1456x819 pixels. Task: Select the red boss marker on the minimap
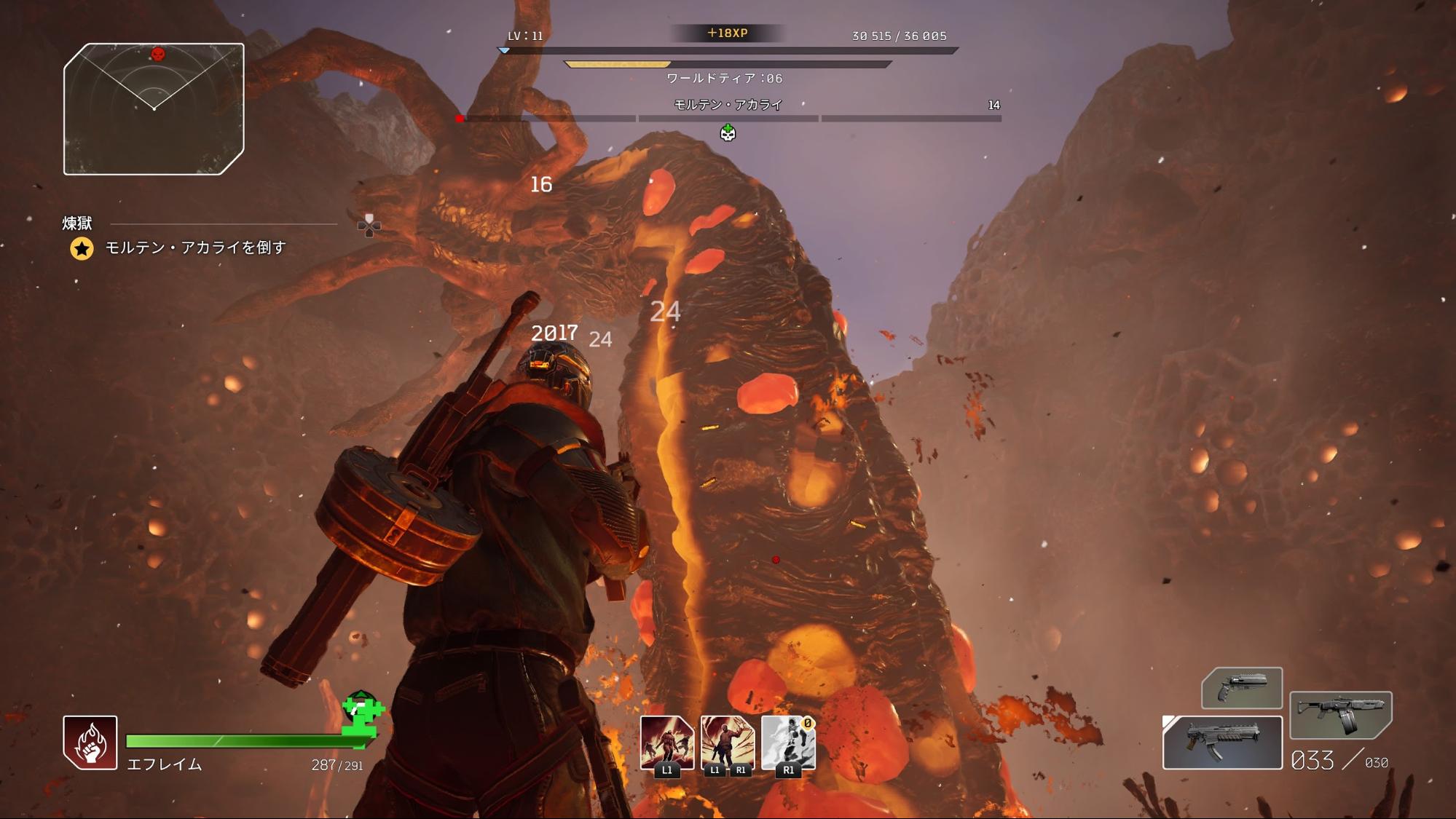click(157, 55)
